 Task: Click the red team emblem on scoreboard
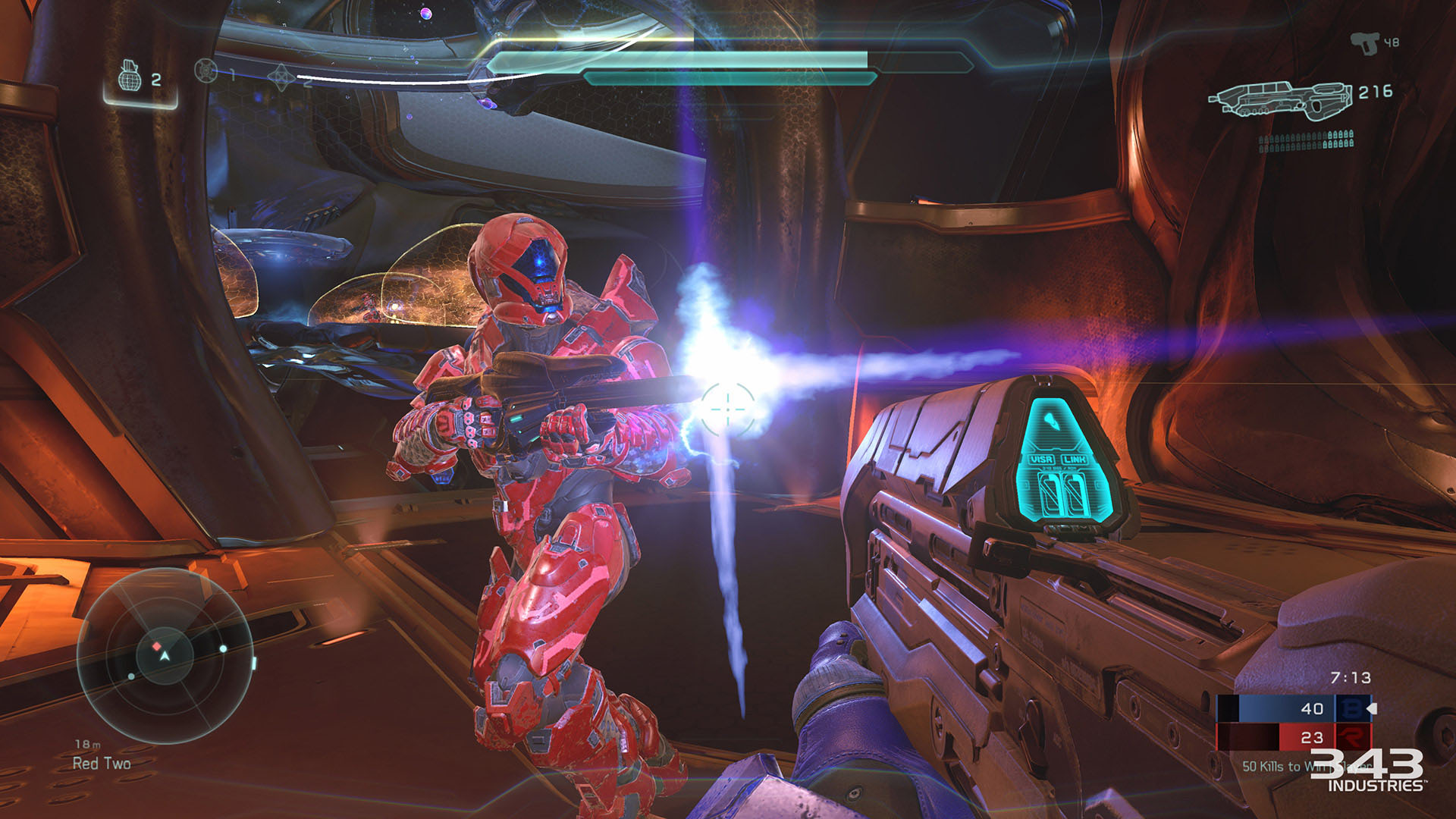click(x=1351, y=736)
